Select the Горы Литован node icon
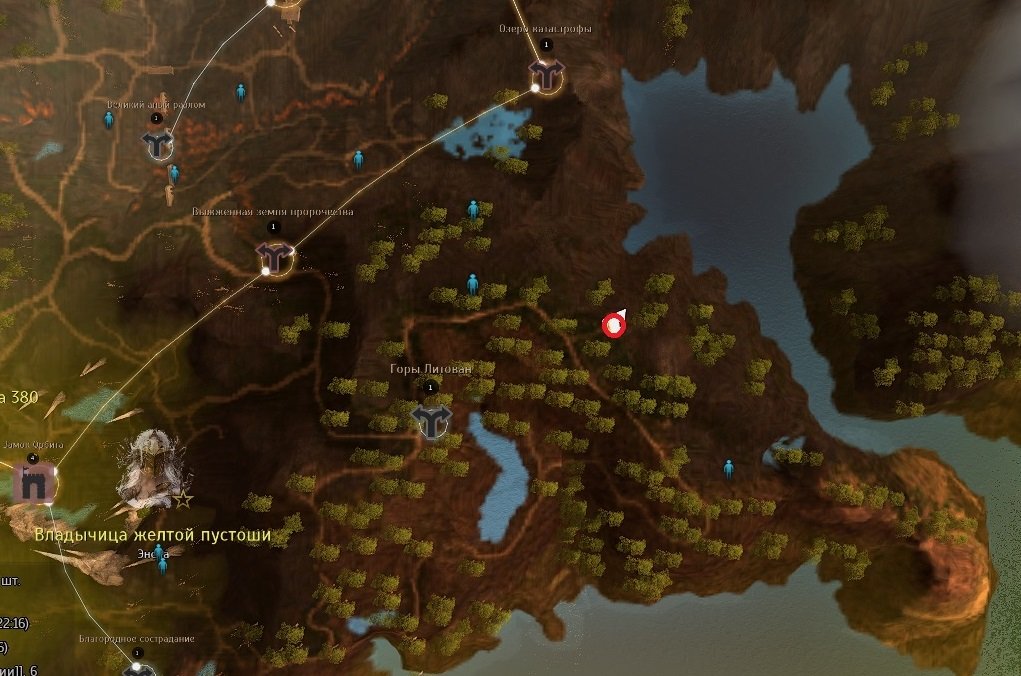The width and height of the screenshot is (1021, 676). pyautogui.click(x=432, y=419)
